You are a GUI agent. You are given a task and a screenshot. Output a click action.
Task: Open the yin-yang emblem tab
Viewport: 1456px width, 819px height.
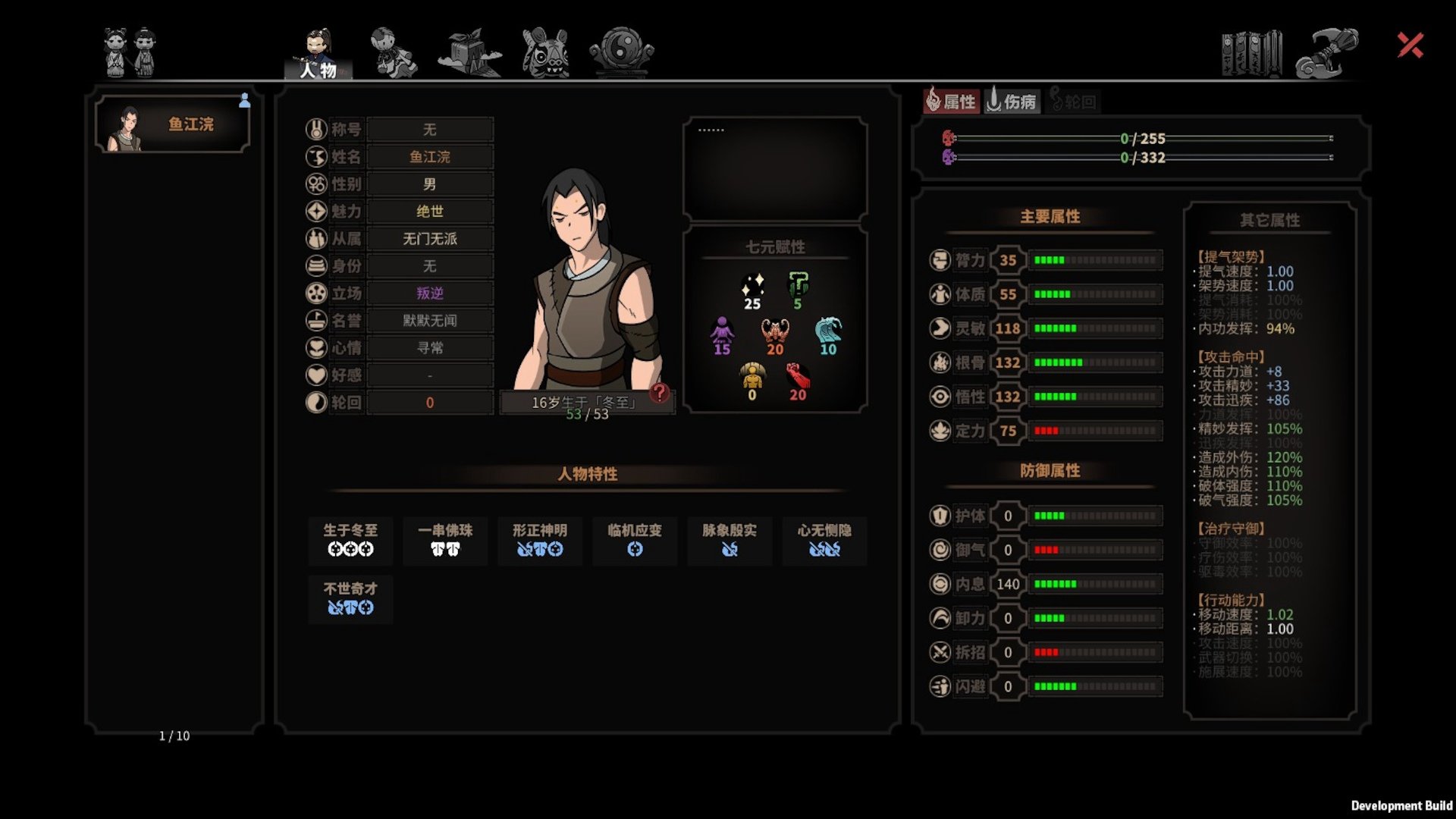point(622,52)
